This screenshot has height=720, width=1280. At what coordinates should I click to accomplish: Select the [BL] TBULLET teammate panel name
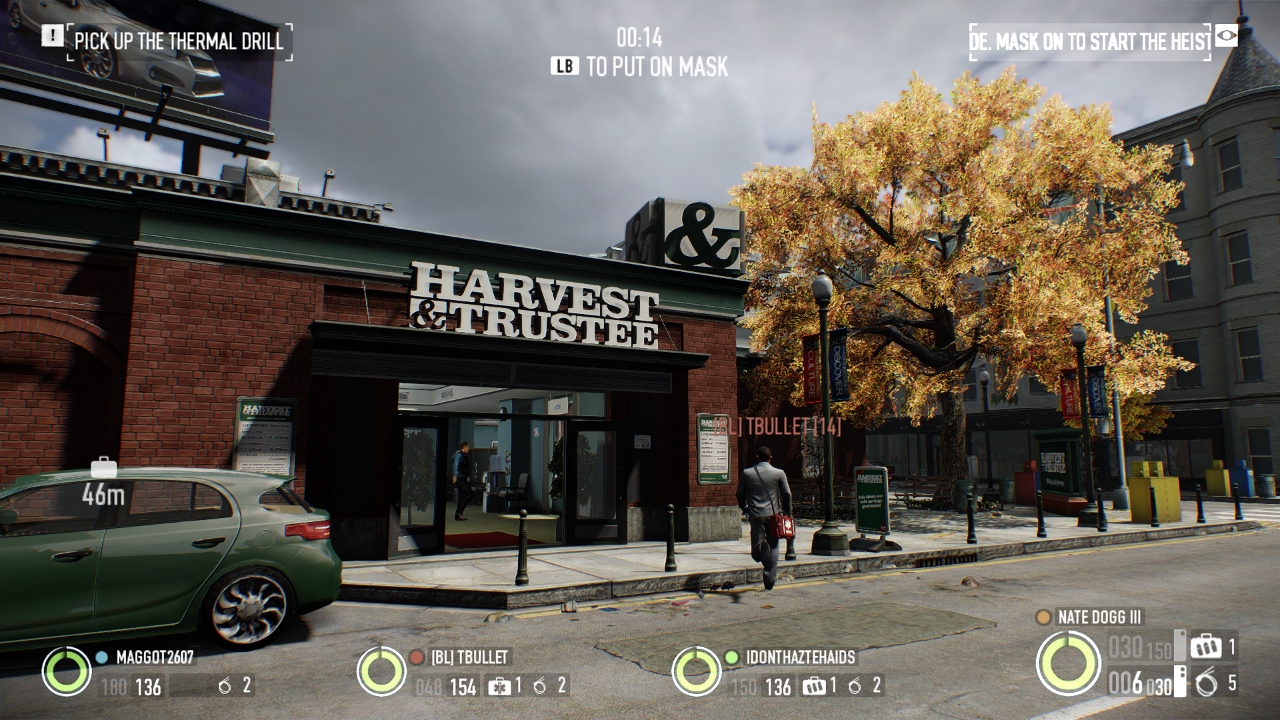tap(470, 657)
